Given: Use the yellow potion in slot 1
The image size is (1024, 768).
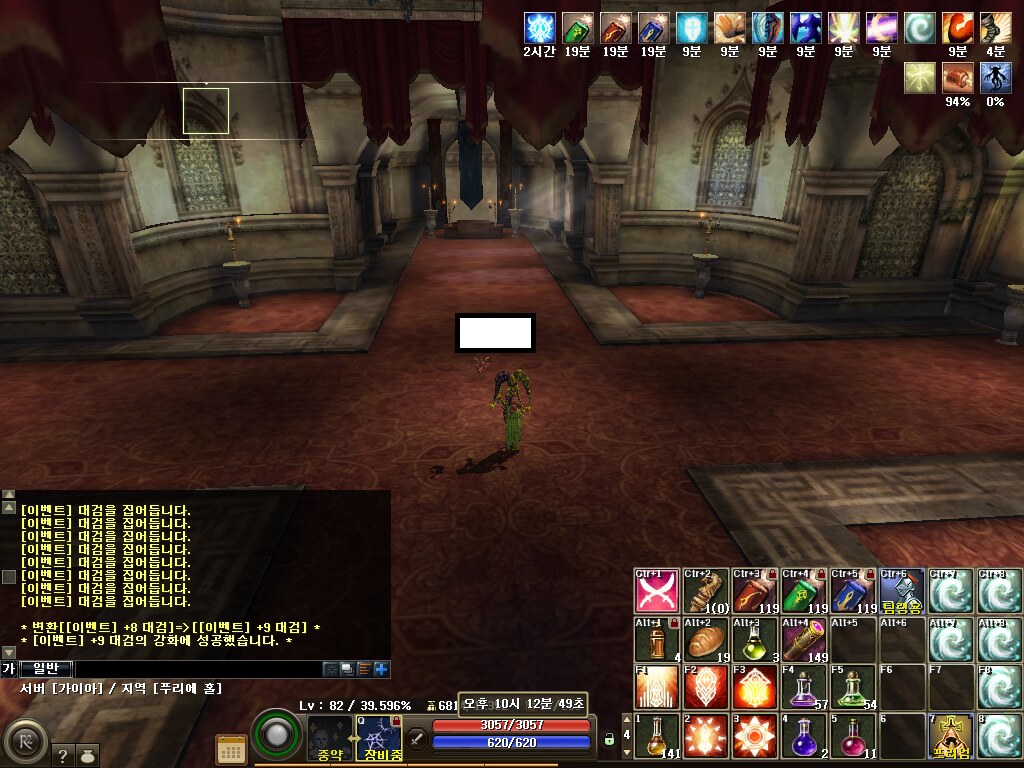Looking at the screenshot, I should click(657, 736).
